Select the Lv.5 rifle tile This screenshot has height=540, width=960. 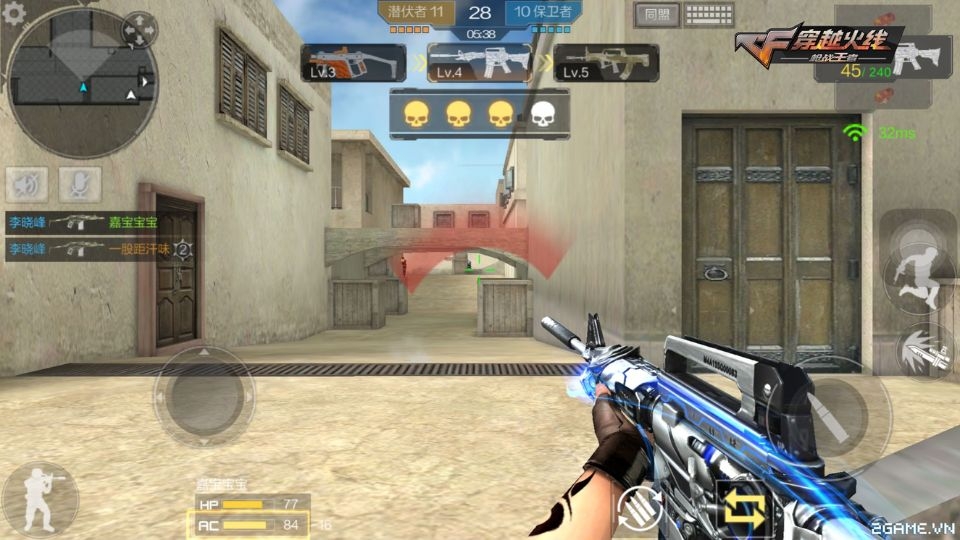tap(606, 63)
